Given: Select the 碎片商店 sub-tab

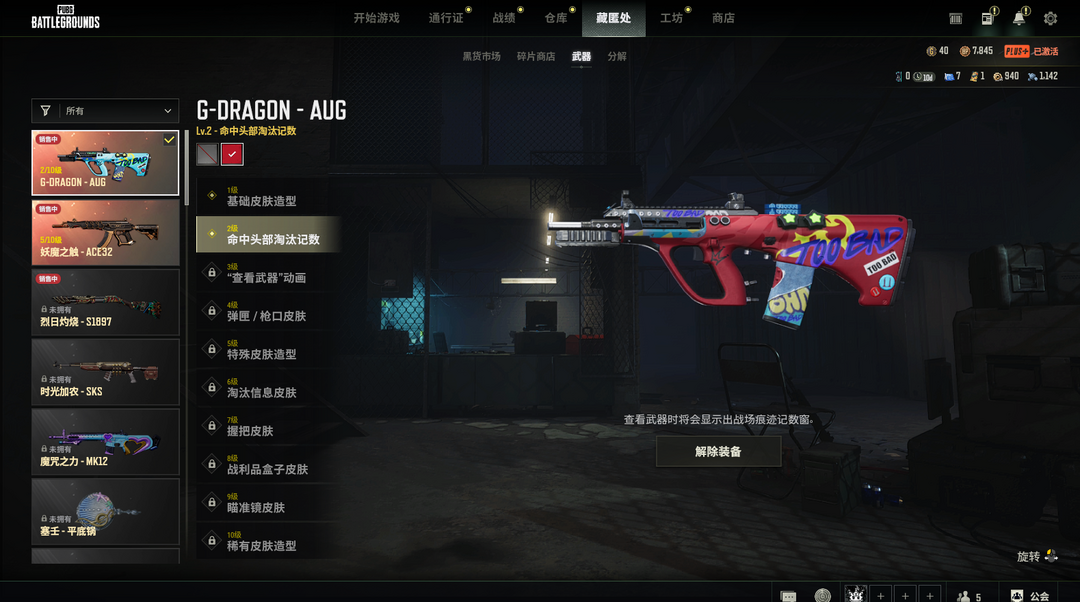Looking at the screenshot, I should pyautogui.click(x=536, y=57).
